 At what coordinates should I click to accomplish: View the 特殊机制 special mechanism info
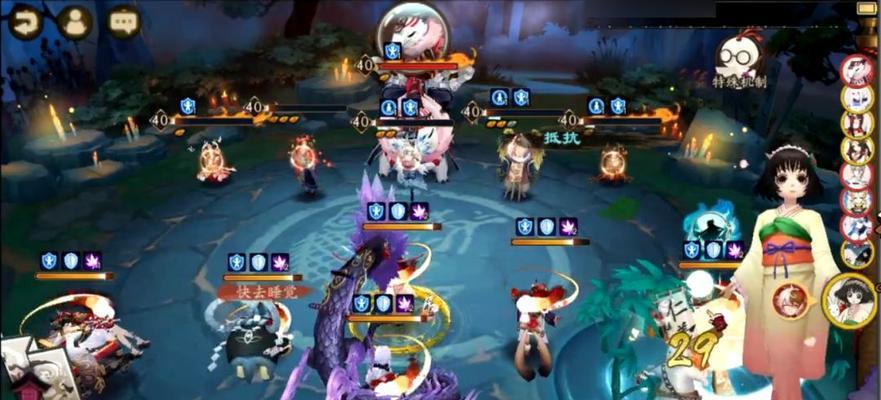click(x=740, y=60)
